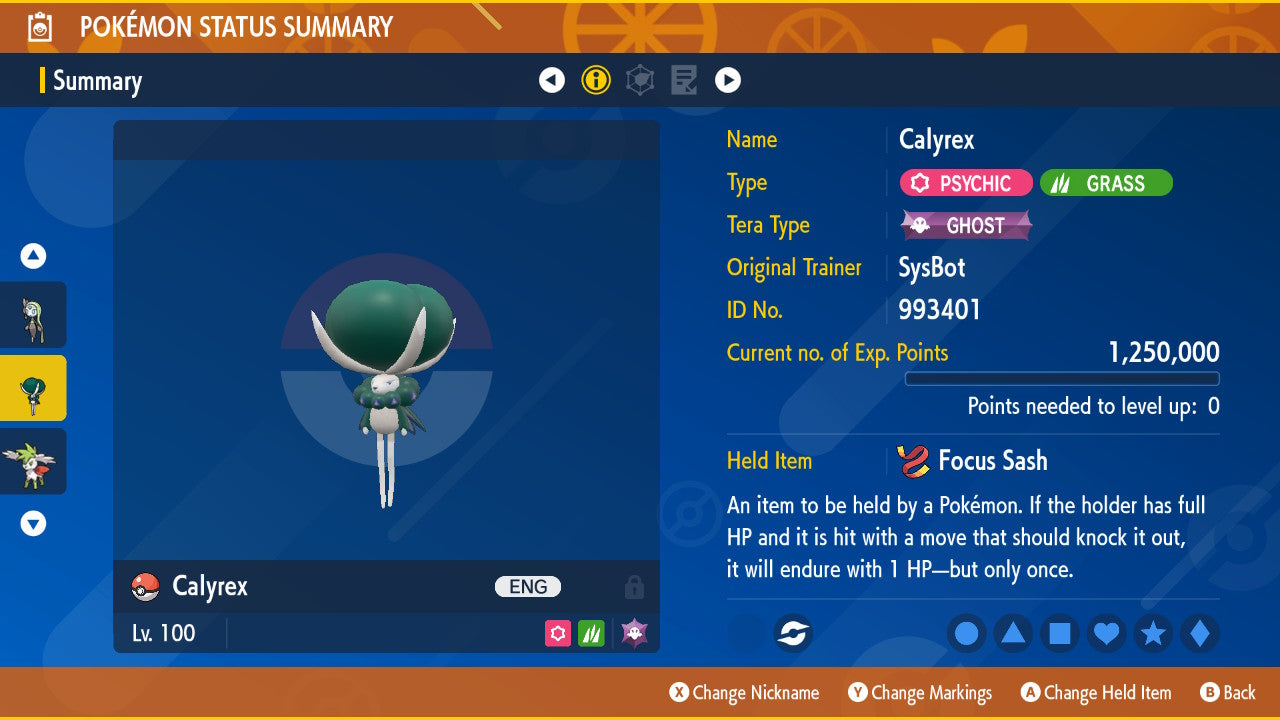Toggle the star marking
Viewport: 1280px width, 720px height.
1153,634
